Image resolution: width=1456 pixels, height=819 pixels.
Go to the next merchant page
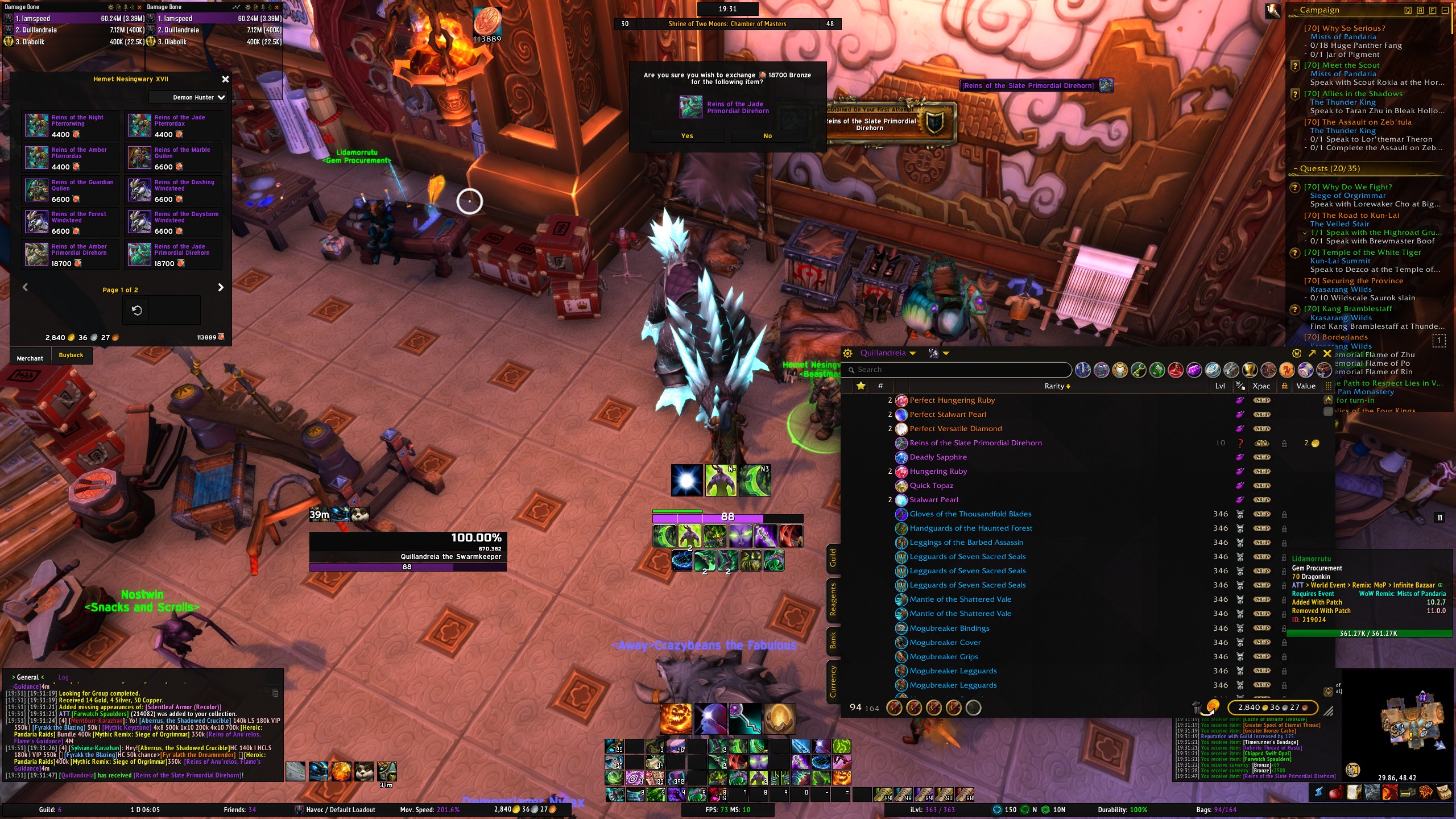tap(221, 288)
